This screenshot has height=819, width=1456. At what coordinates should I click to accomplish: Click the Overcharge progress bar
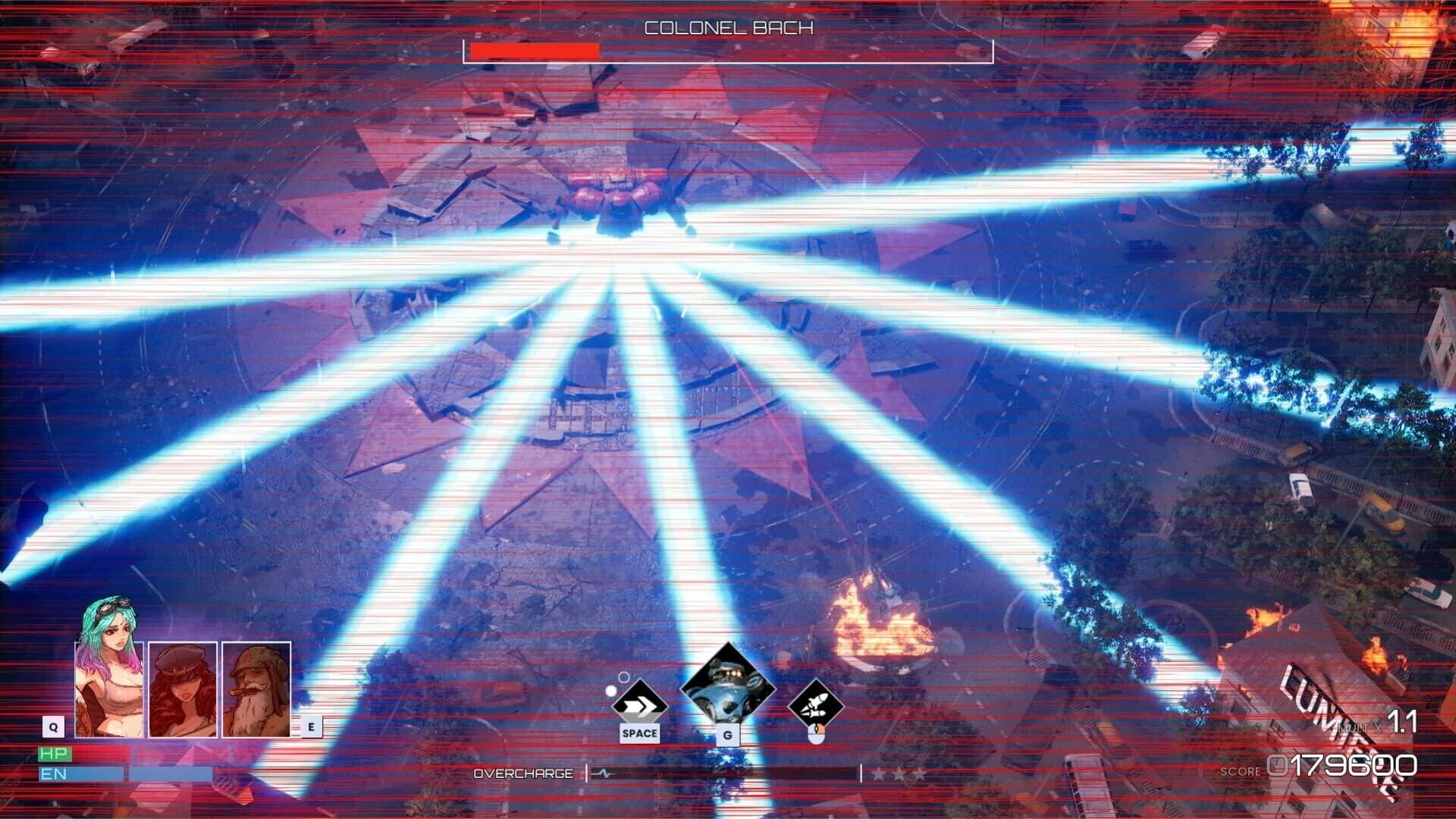pos(724,774)
